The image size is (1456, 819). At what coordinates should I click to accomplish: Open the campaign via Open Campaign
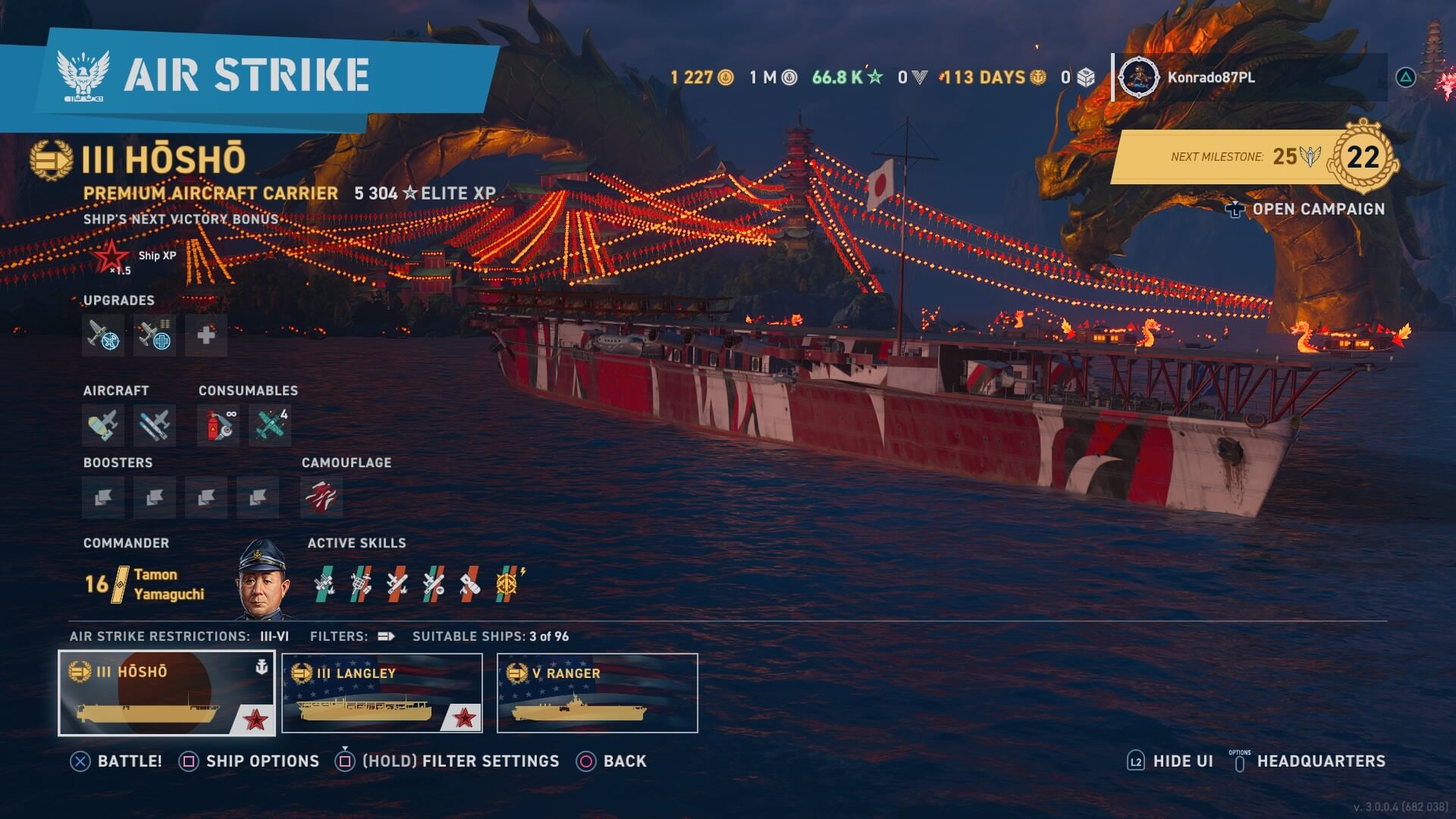1317,209
